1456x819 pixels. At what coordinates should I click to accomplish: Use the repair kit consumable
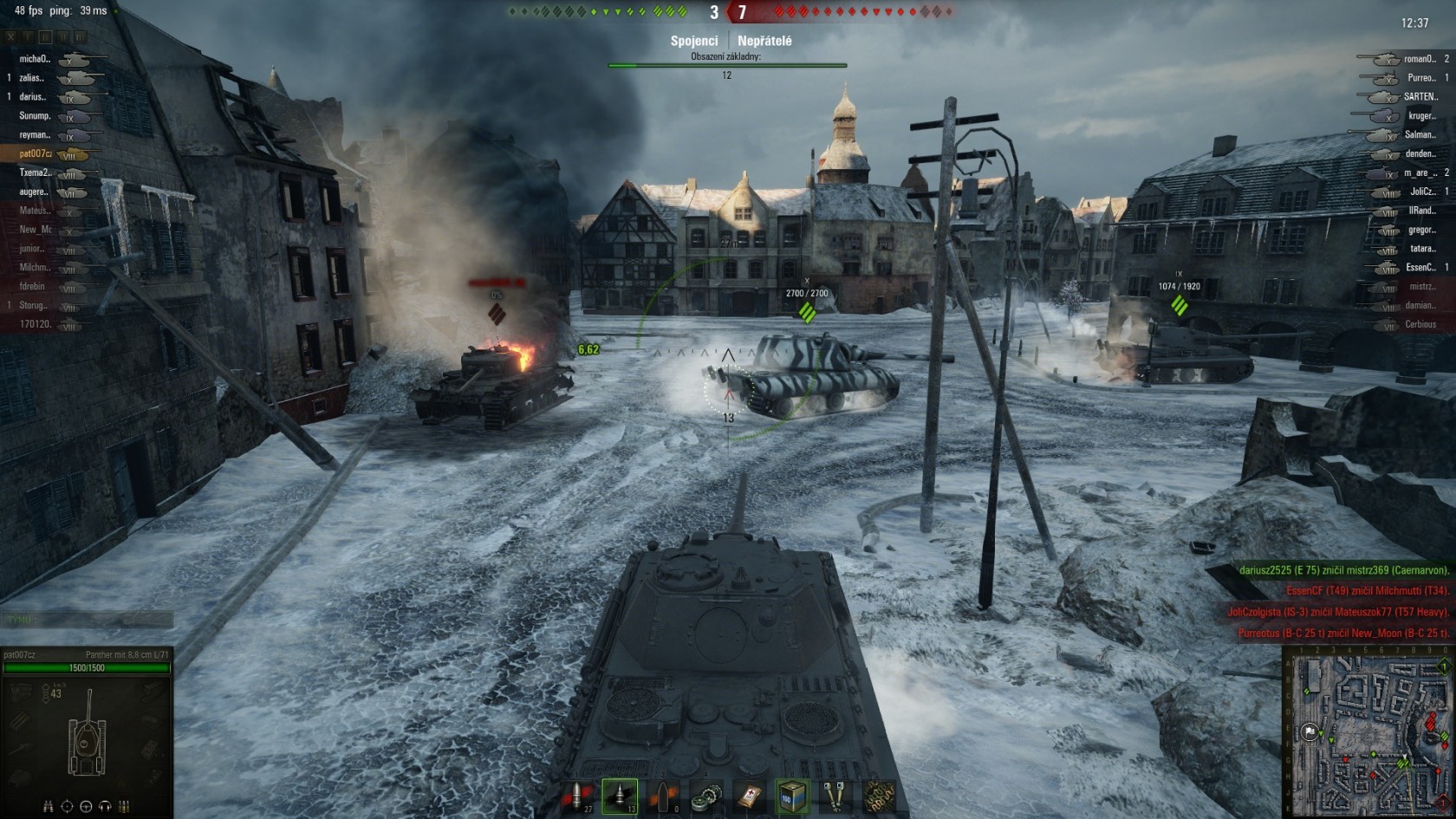(x=706, y=796)
